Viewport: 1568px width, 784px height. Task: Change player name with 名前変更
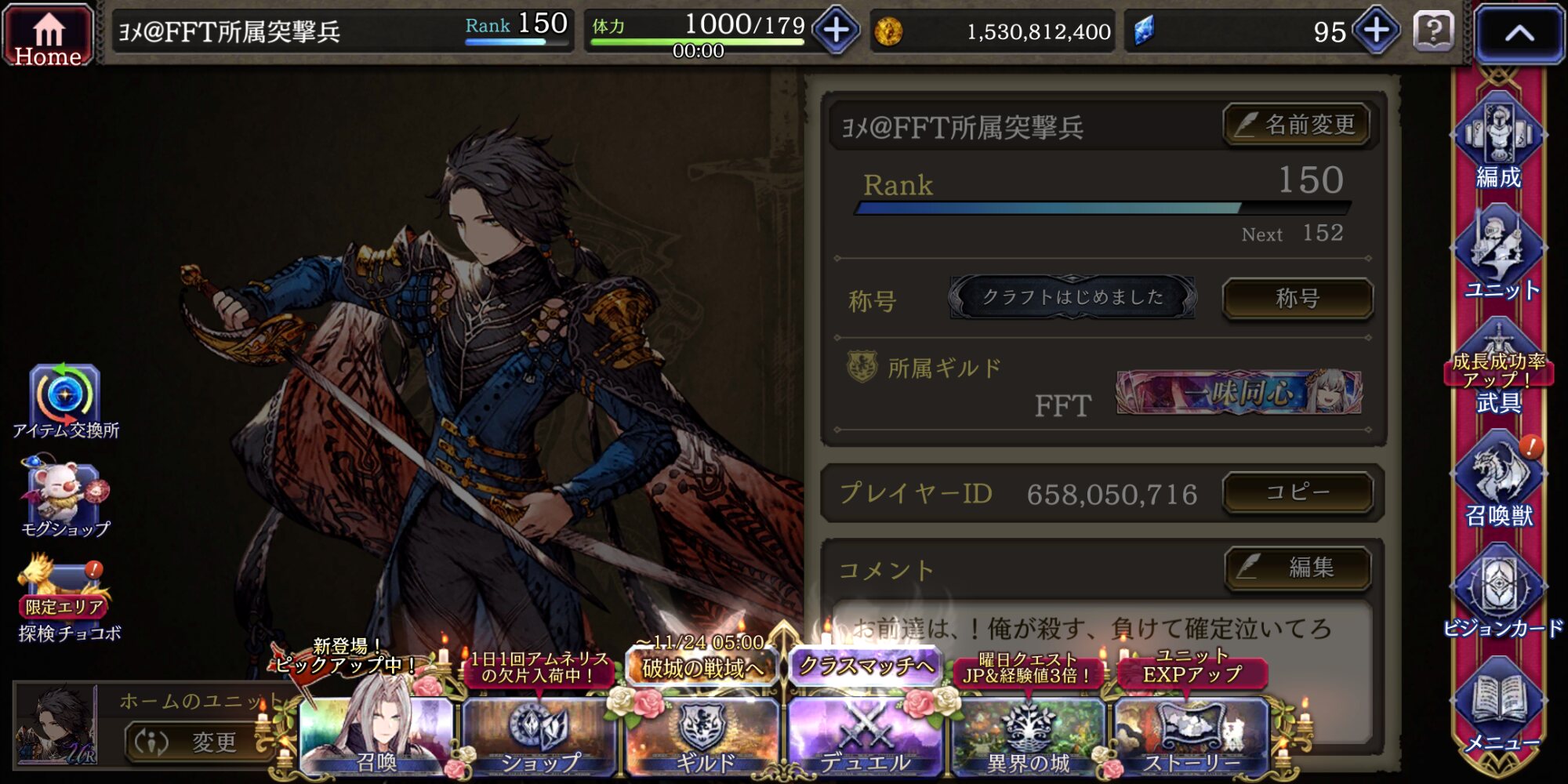pyautogui.click(x=1297, y=125)
